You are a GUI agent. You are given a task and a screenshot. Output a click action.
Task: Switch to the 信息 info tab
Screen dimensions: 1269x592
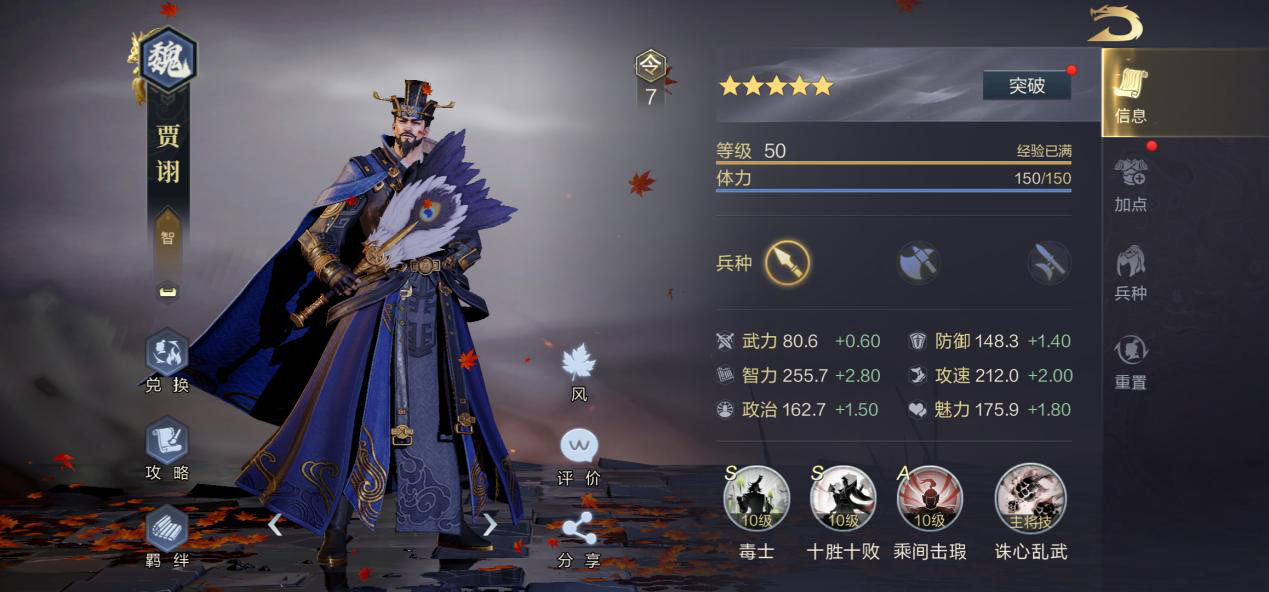[1131, 95]
